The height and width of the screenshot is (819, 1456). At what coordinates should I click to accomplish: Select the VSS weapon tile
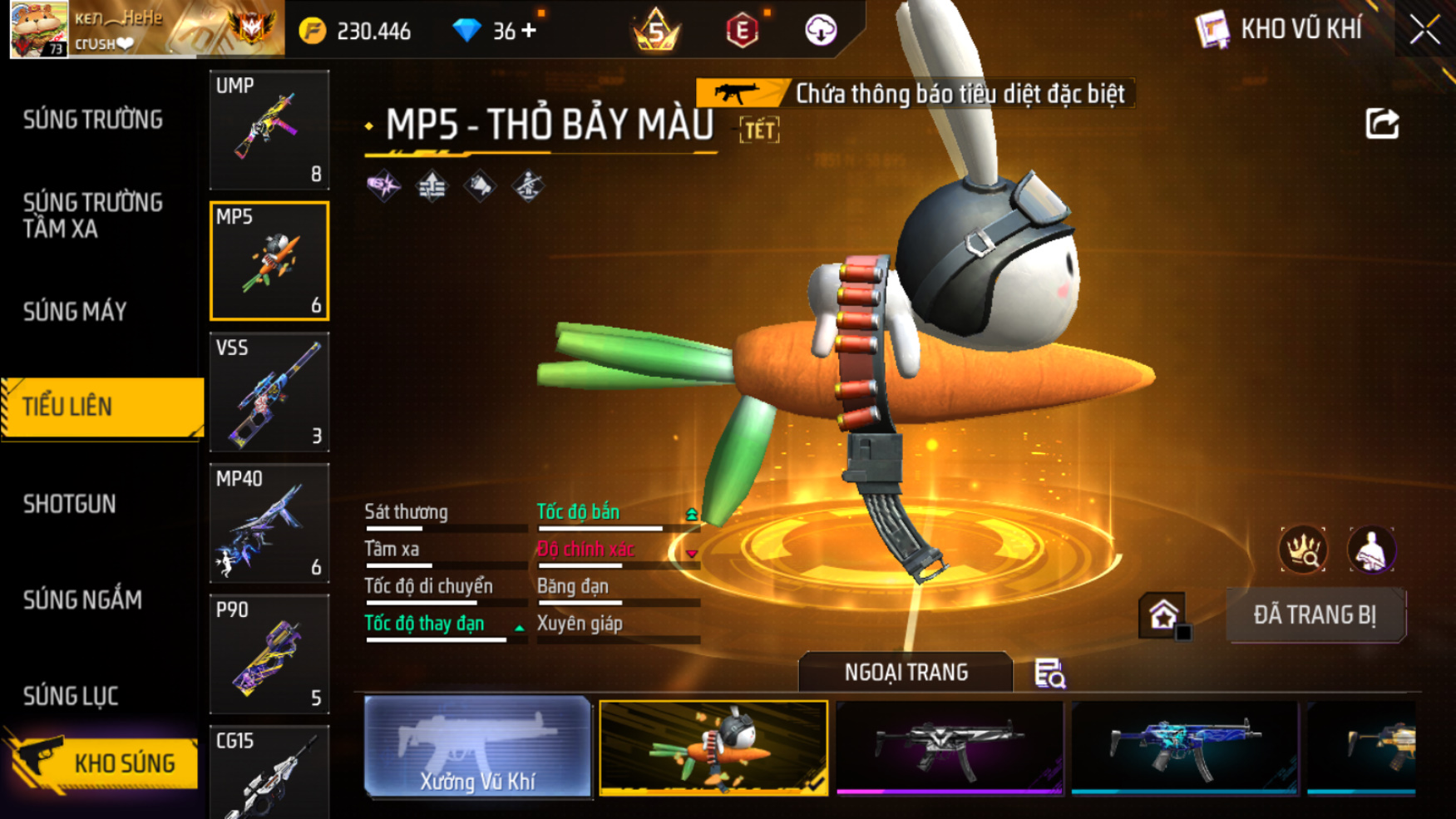click(x=269, y=392)
